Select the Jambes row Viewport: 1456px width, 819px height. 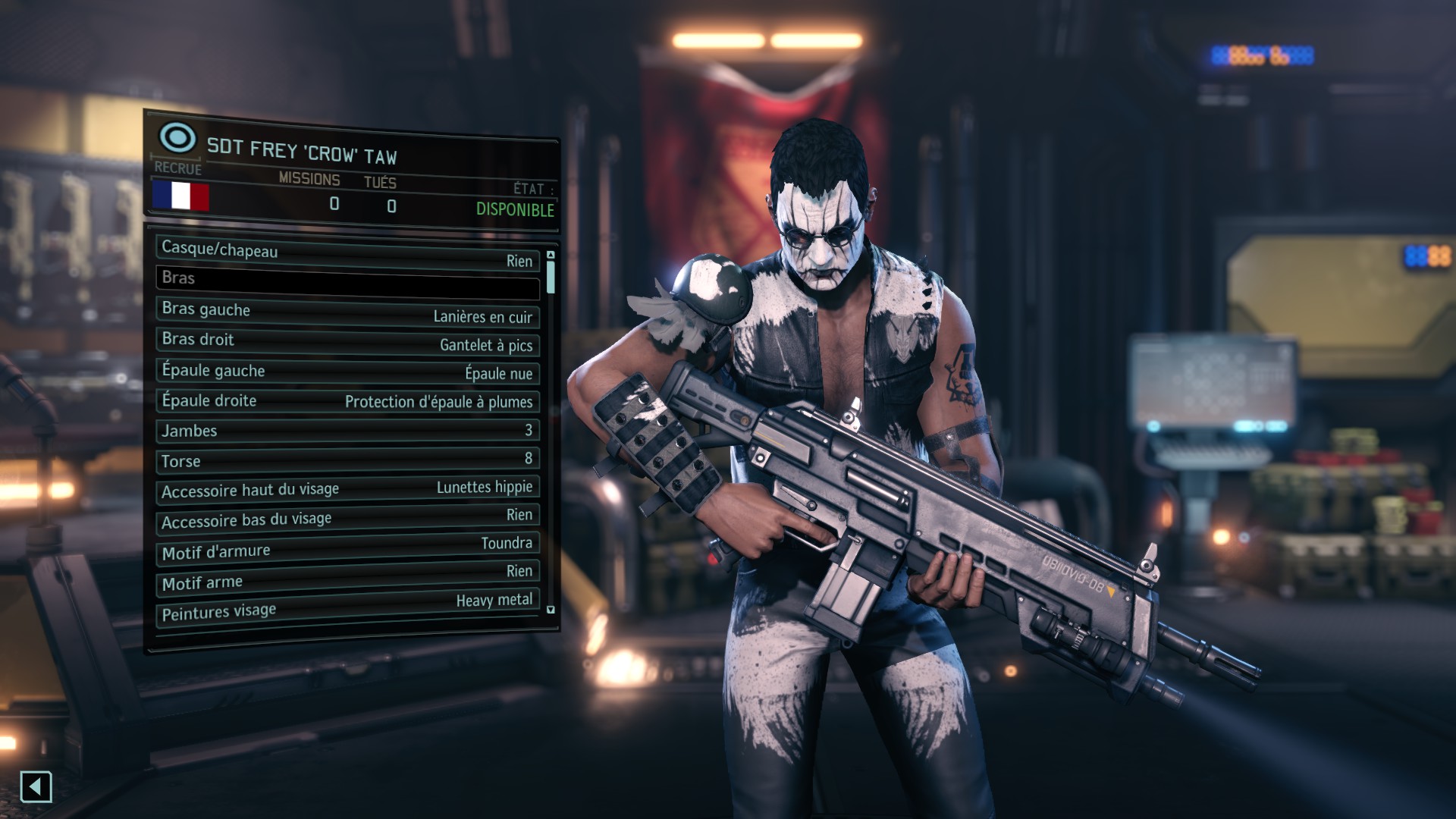point(347,431)
